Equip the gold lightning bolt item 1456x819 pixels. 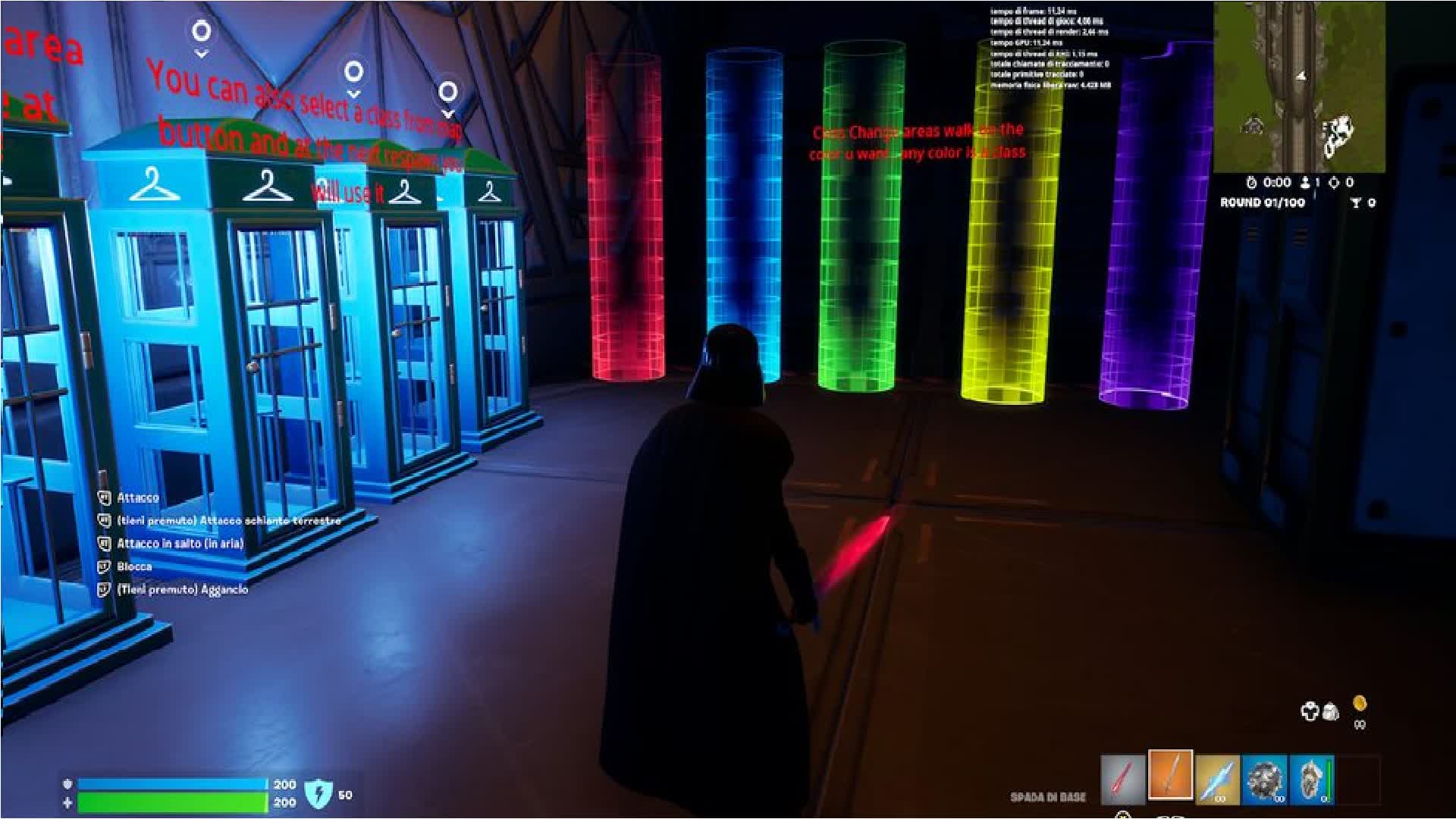point(1217,779)
